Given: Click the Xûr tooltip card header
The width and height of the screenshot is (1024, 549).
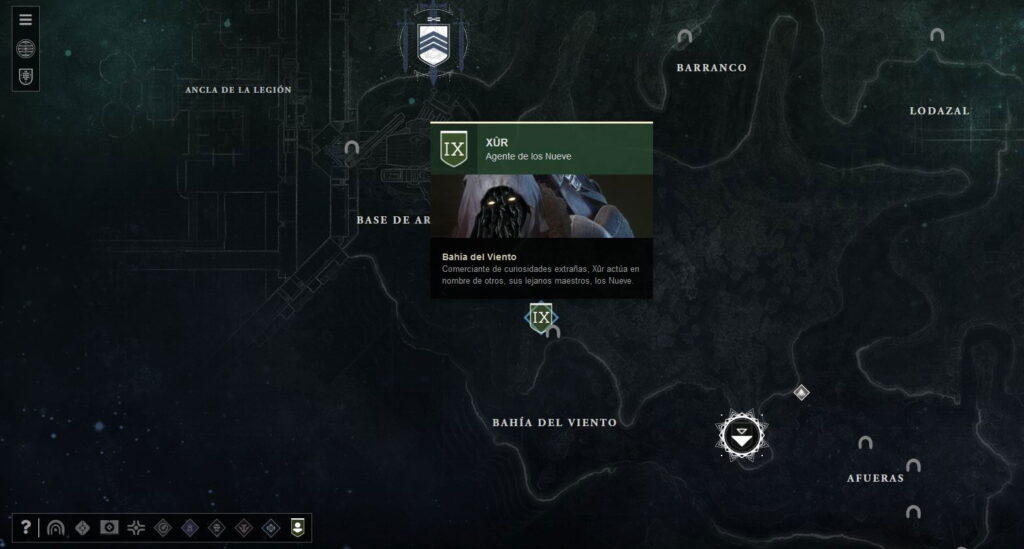Looking at the screenshot, I should [541, 149].
